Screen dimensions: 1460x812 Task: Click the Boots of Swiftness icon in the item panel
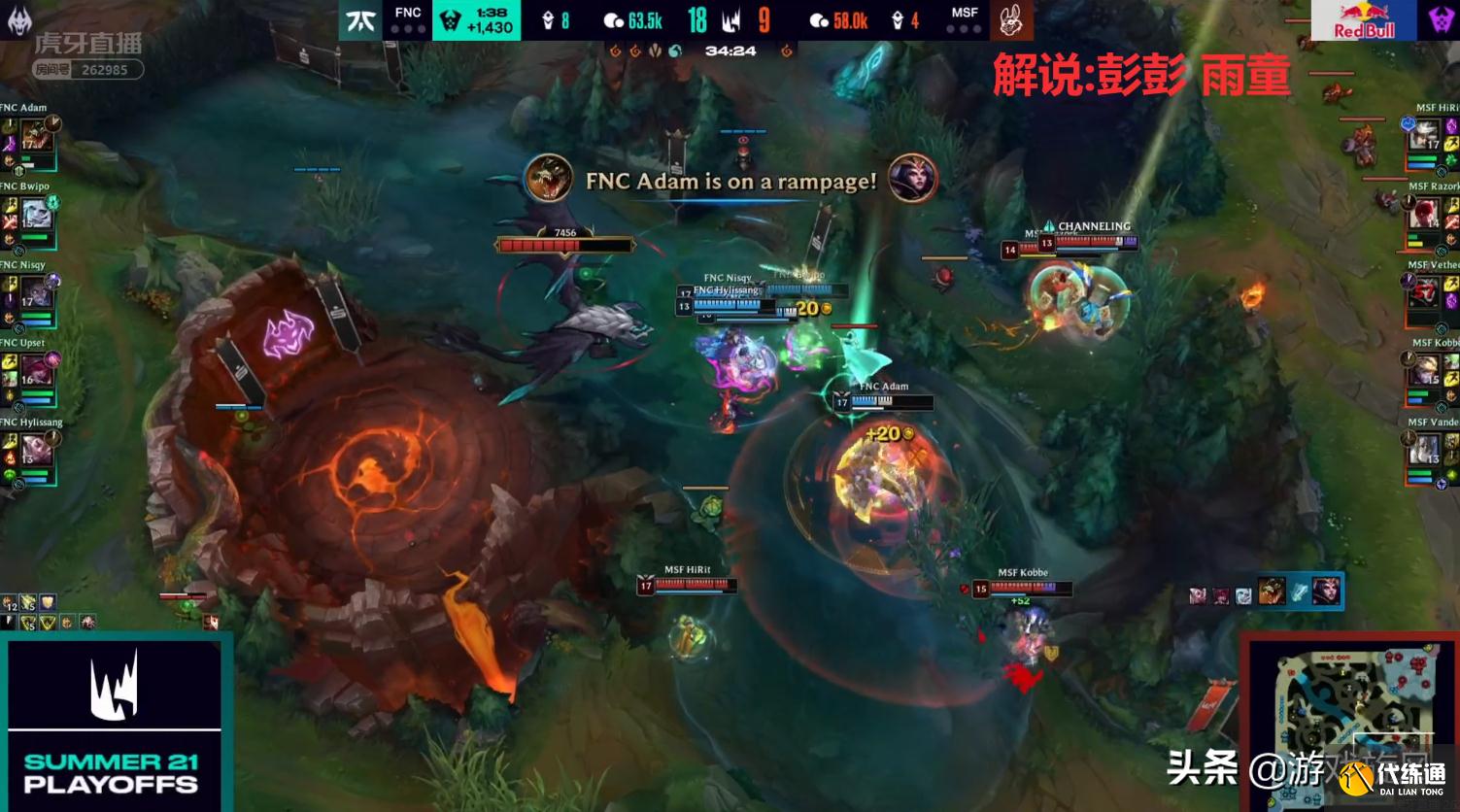coord(1300,590)
